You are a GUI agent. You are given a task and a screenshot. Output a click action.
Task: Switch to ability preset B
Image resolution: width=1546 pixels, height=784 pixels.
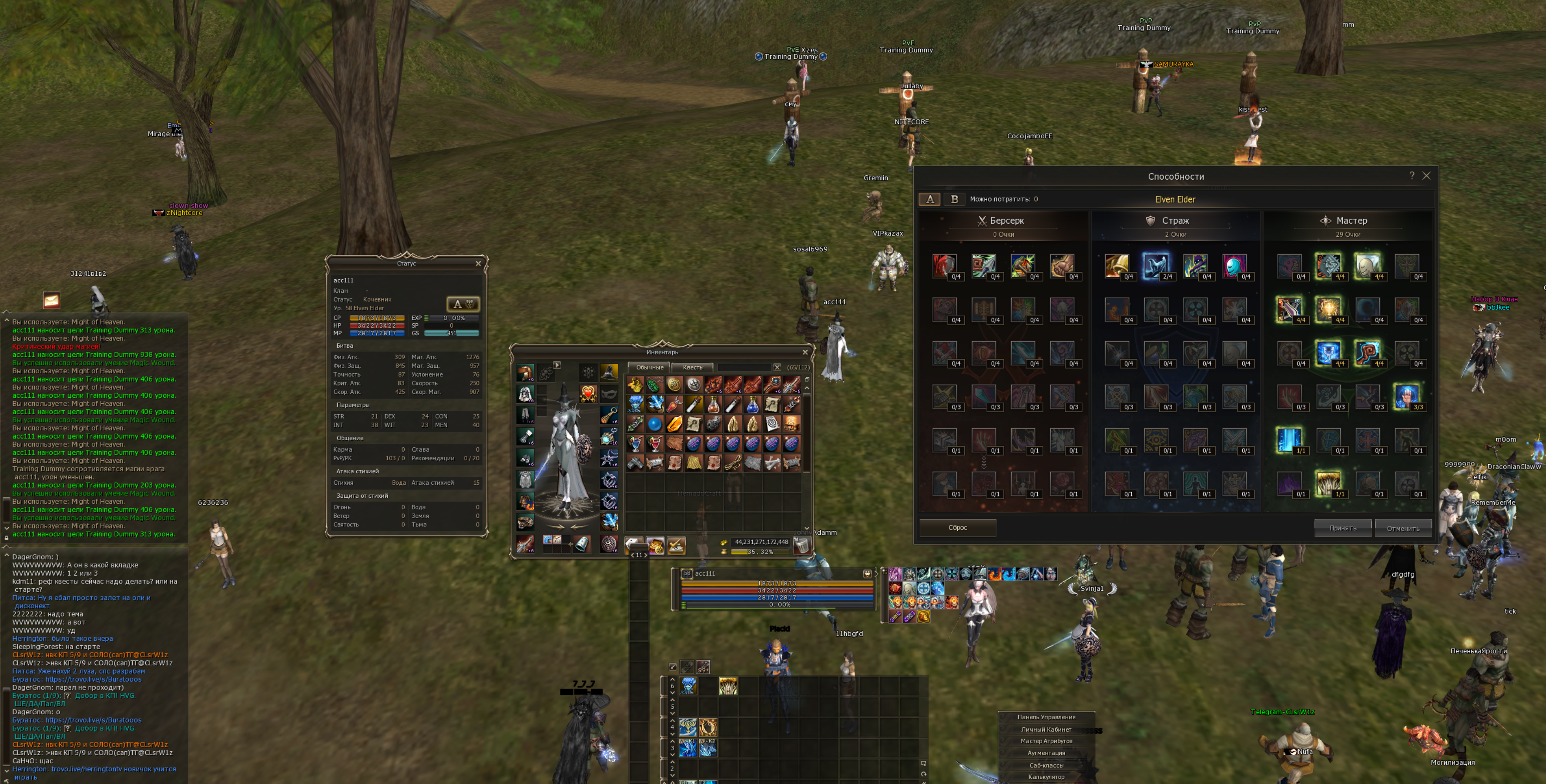(x=954, y=199)
